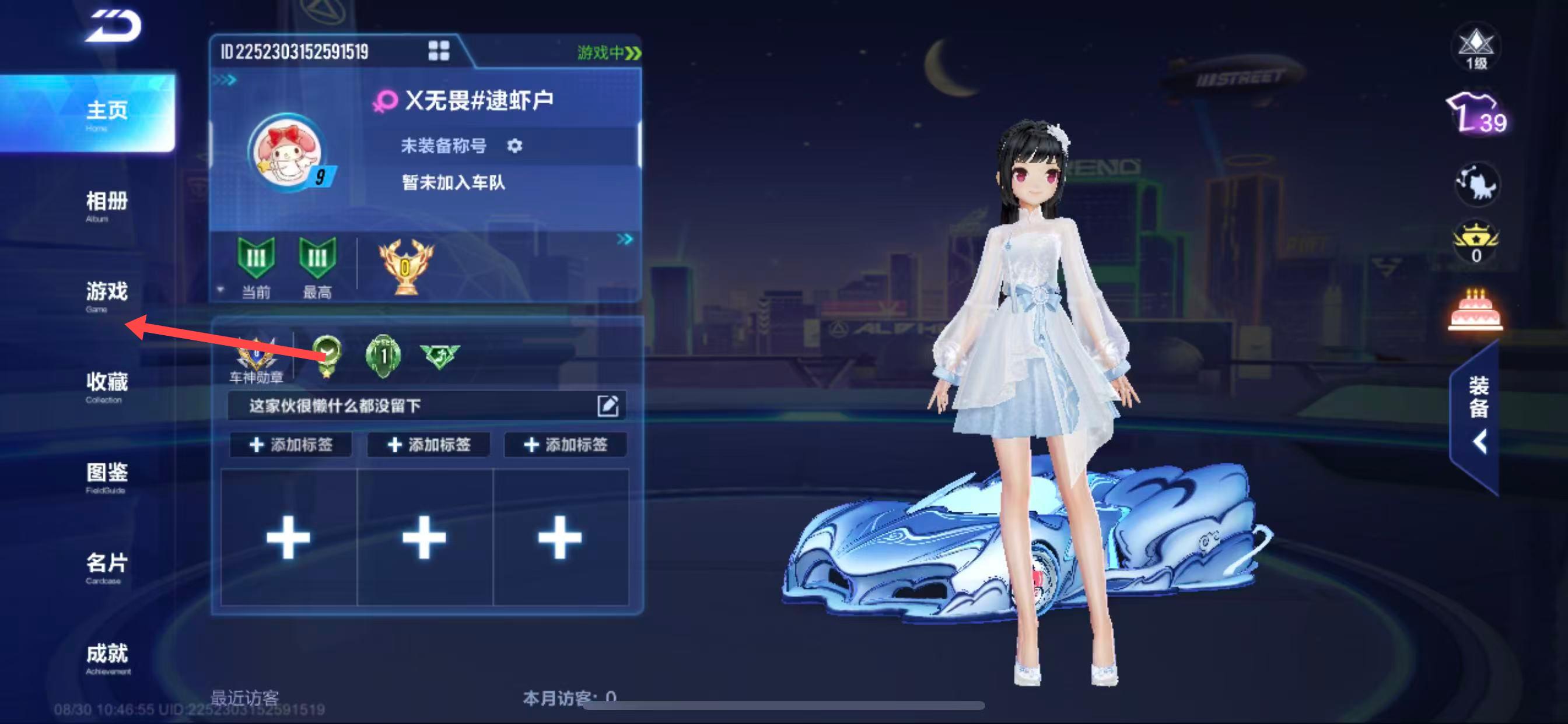Switch to the 相册 Album tab
Image resolution: width=1568 pixels, height=724 pixels.
(107, 205)
